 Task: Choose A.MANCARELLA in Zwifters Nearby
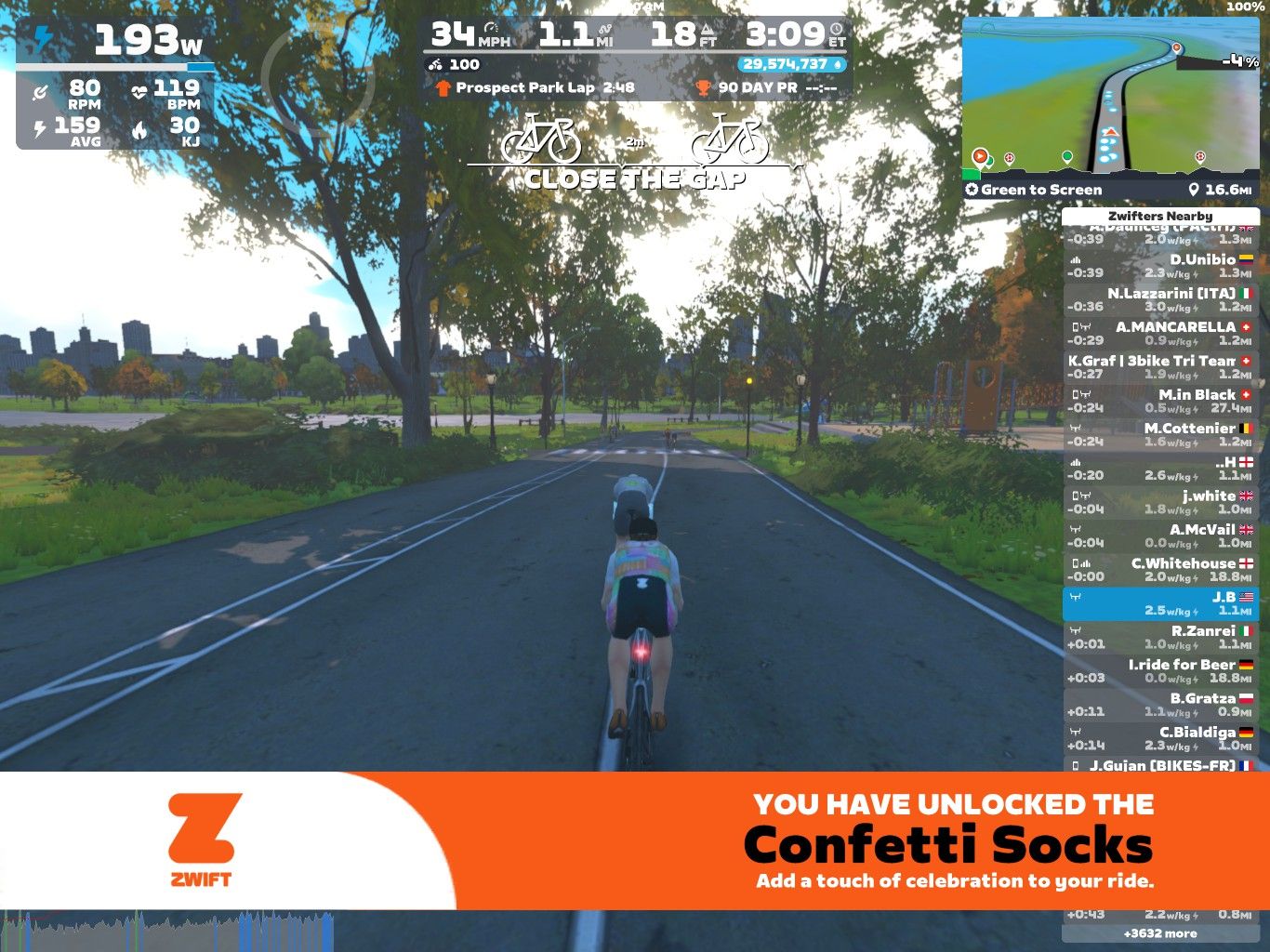pyautogui.click(x=1160, y=334)
